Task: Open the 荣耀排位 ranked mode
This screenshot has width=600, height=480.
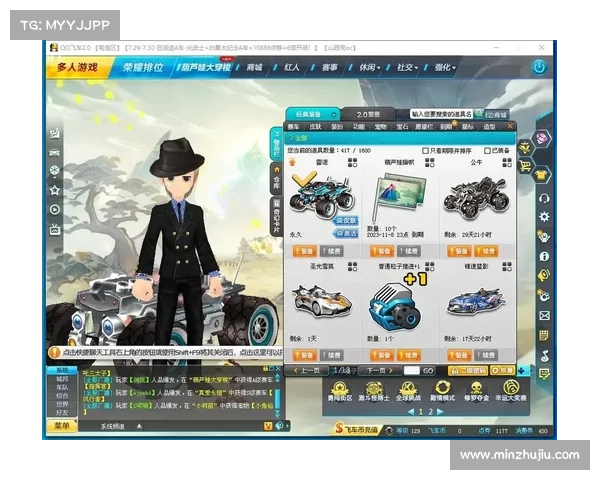Action: (x=145, y=67)
